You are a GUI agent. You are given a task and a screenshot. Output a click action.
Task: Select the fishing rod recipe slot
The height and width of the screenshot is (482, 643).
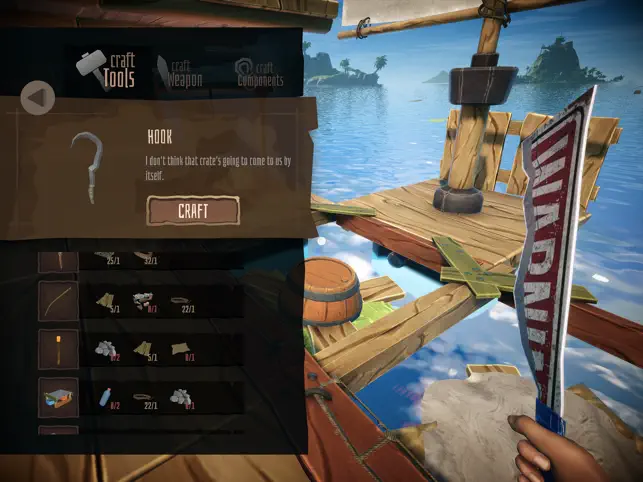click(x=58, y=301)
